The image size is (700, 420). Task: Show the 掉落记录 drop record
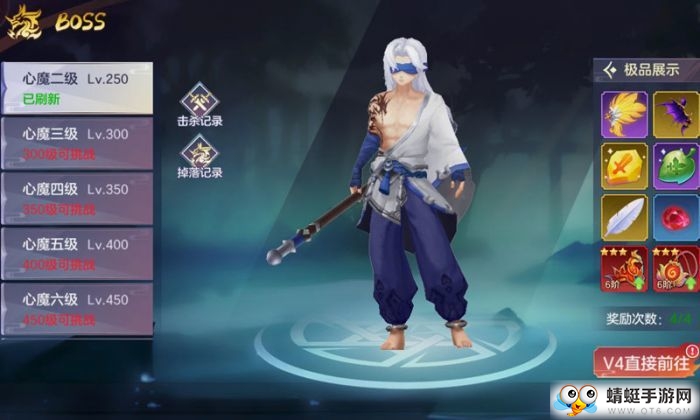[199, 158]
